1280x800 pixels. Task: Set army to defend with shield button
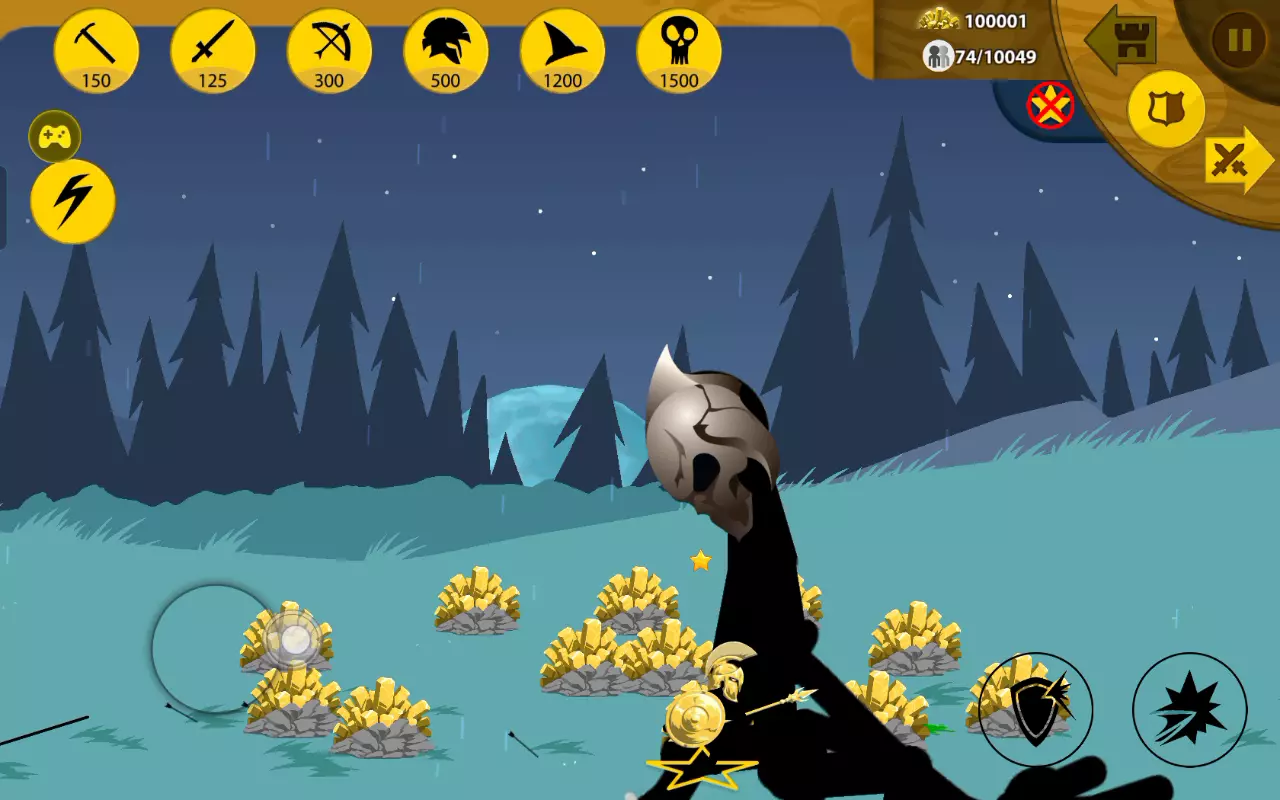(x=1166, y=109)
